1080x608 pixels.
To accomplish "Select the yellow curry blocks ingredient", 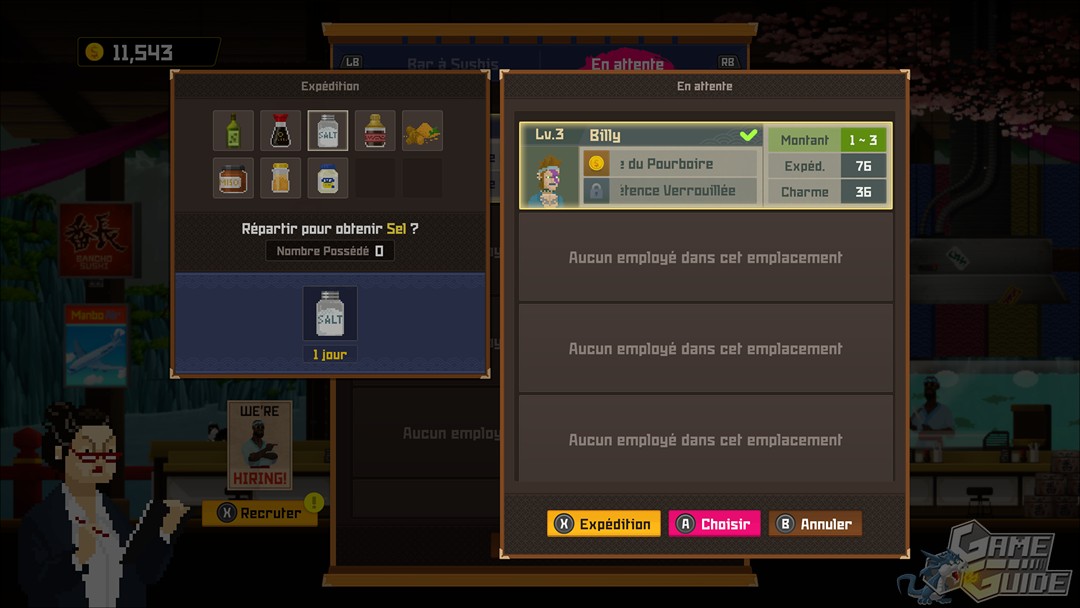I will coord(422,131).
